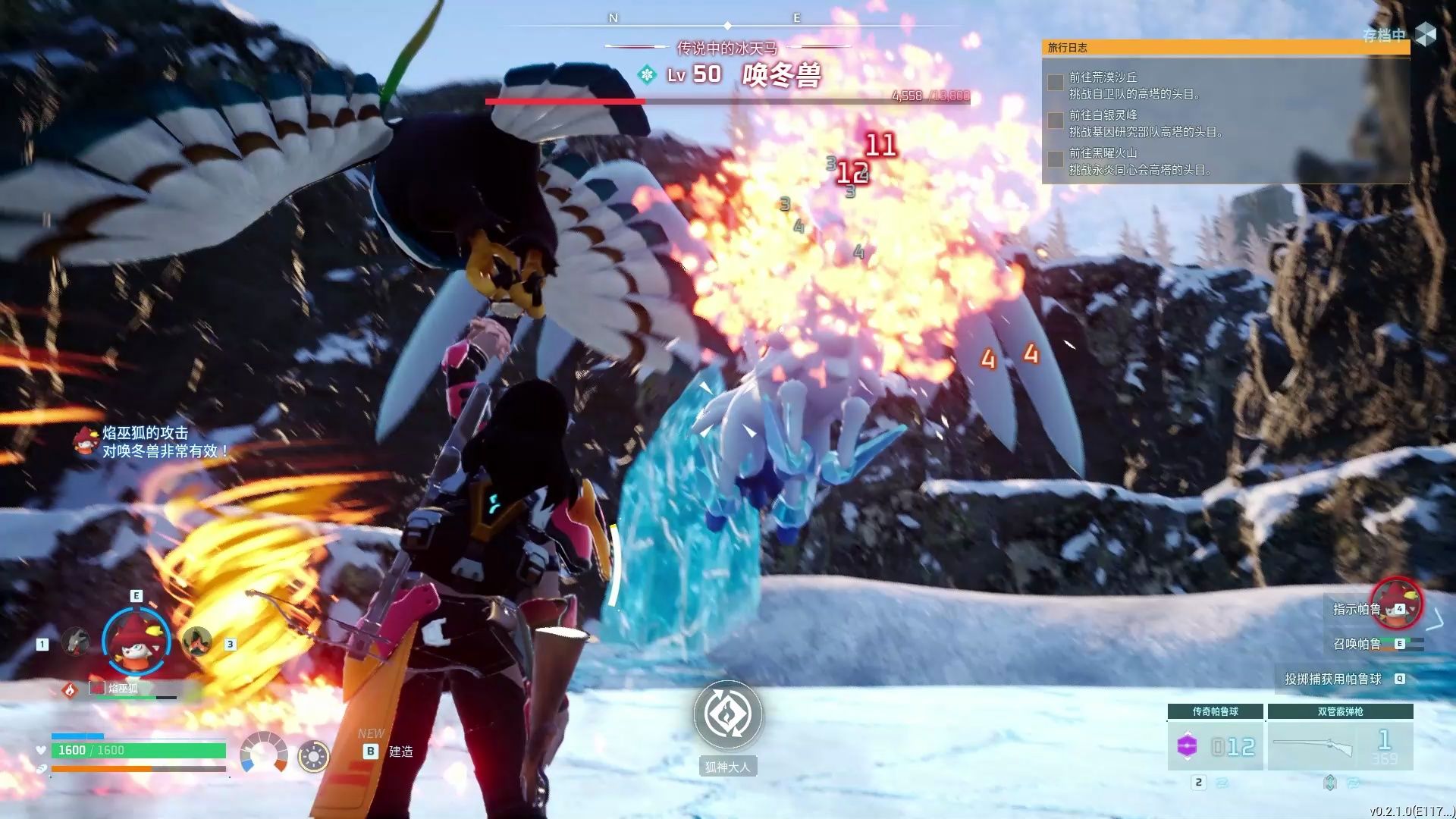1456x819 pixels.
Task: Select the active 焰巫狐 pal portrait
Action: click(x=136, y=642)
